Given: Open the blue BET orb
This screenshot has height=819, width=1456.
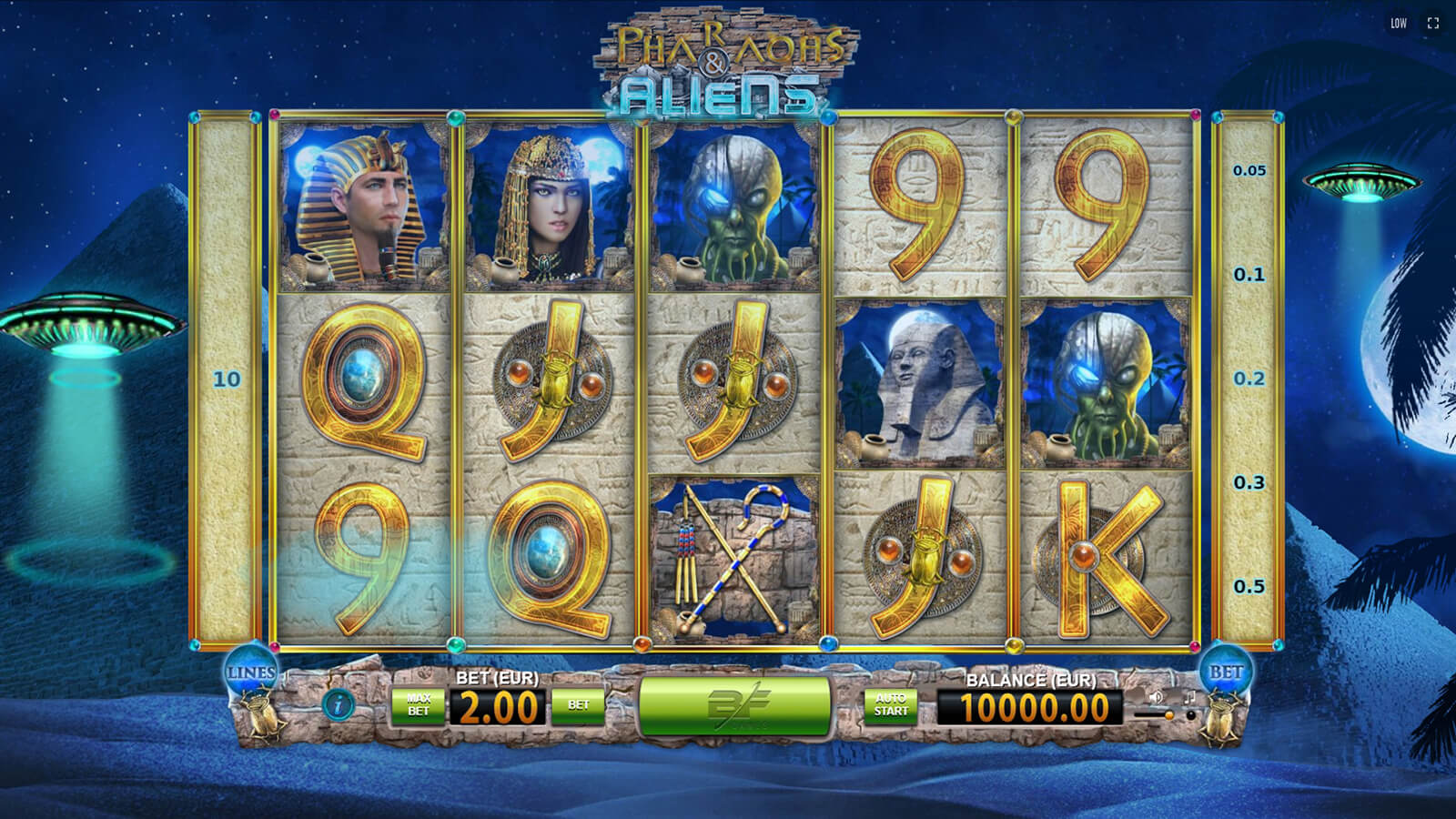Looking at the screenshot, I should click(1225, 672).
